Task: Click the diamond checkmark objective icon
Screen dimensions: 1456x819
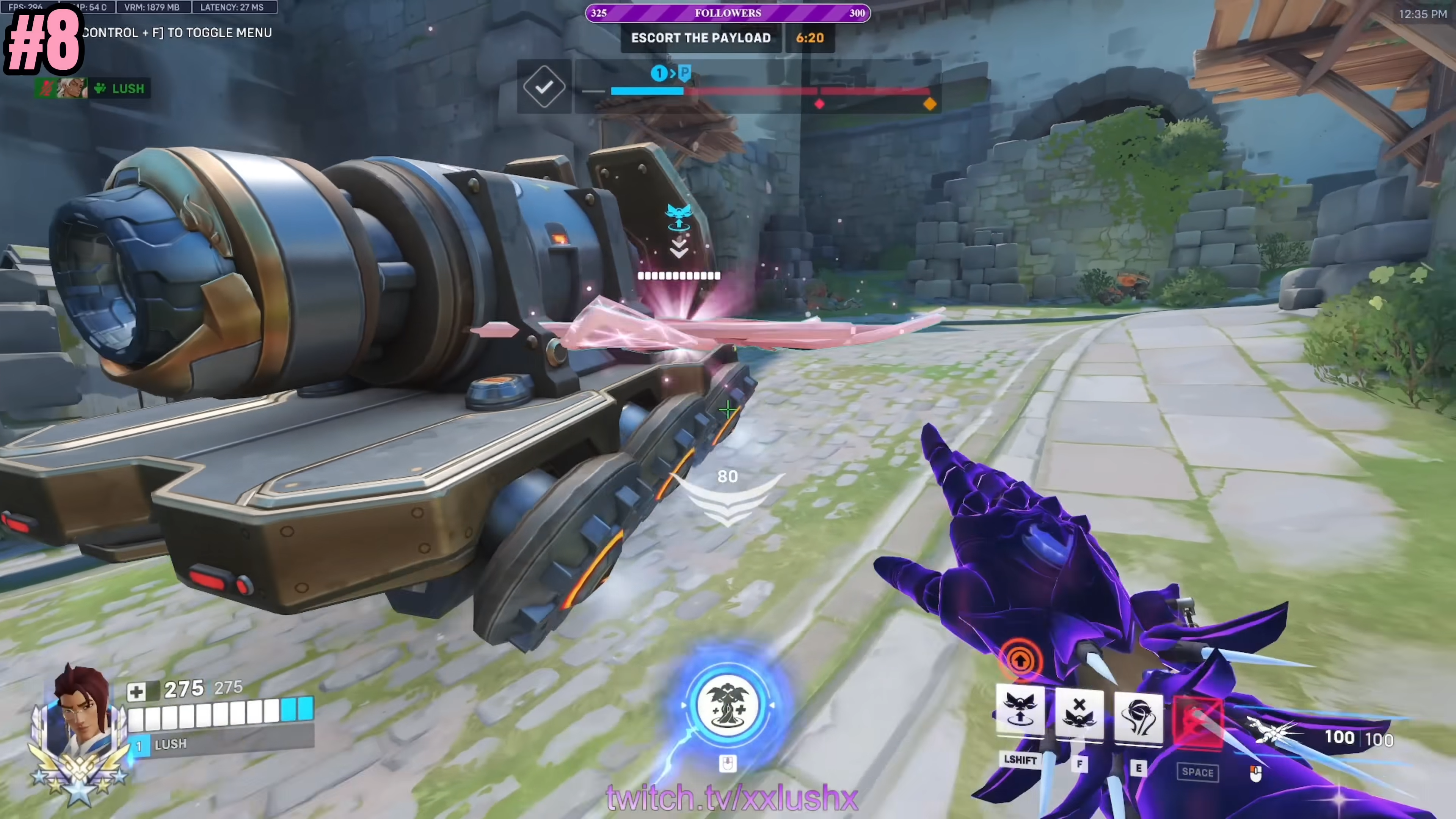Action: pos(544,87)
